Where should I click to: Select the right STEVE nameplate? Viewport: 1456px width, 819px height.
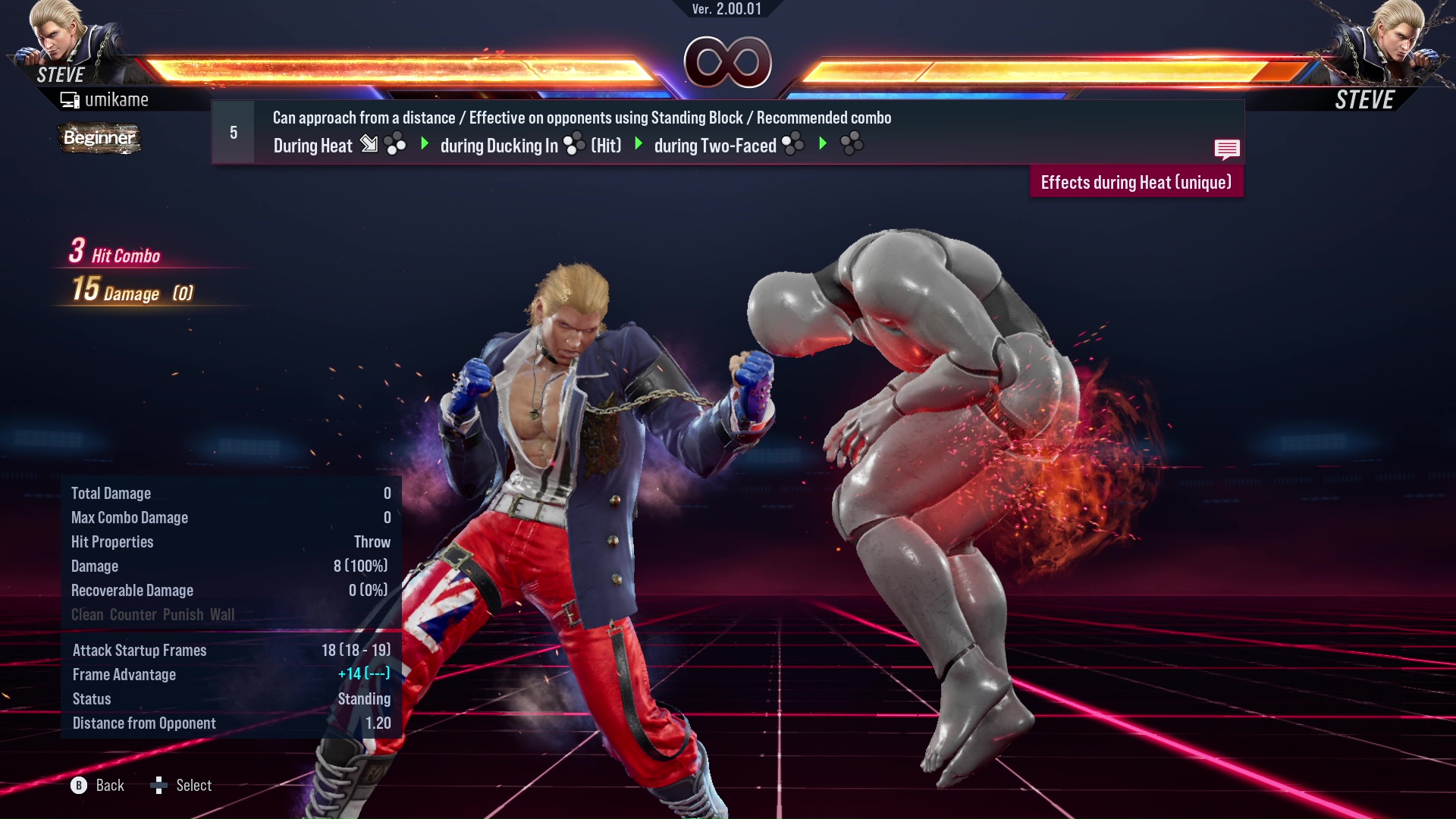click(1364, 99)
